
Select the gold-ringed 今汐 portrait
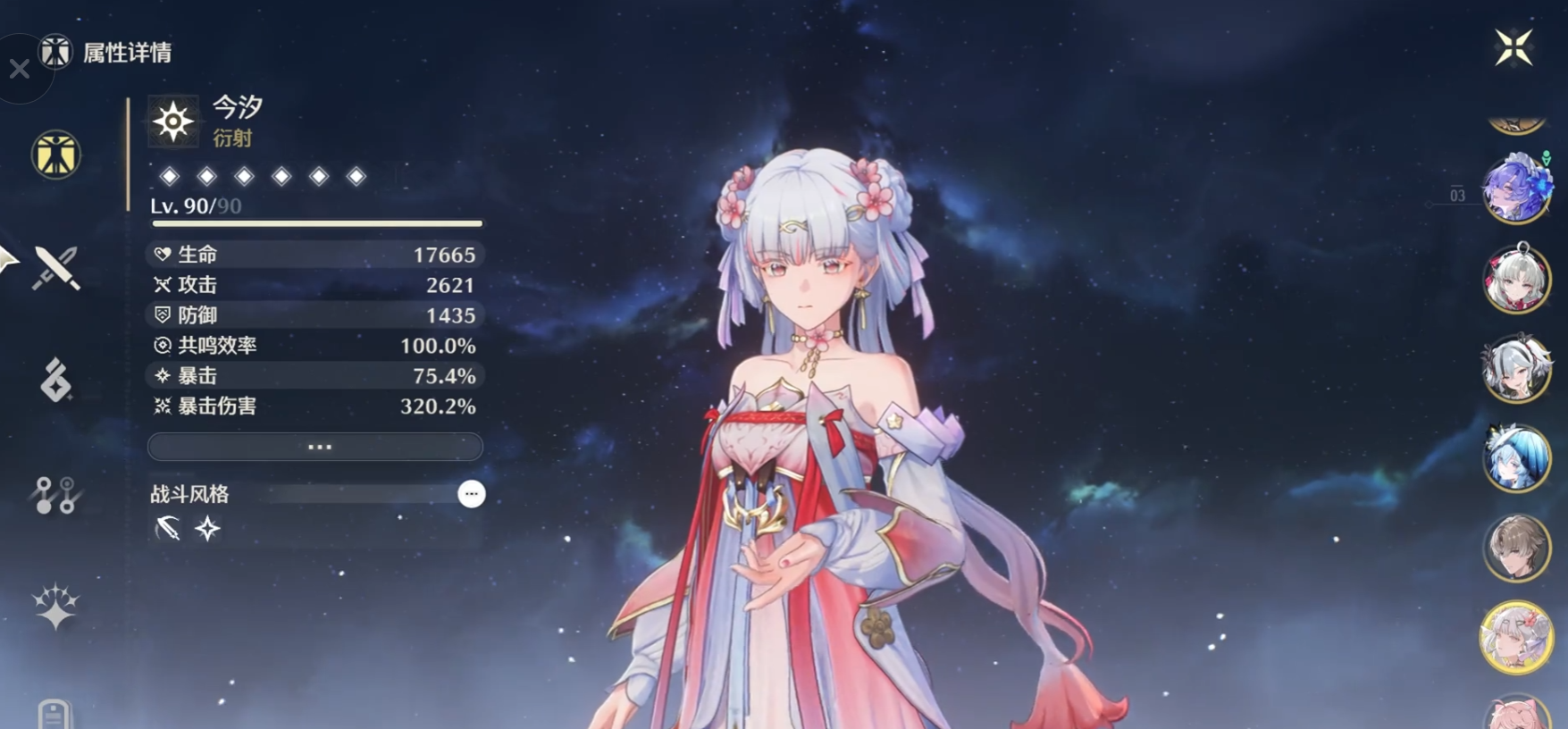pyautogui.click(x=1516, y=637)
